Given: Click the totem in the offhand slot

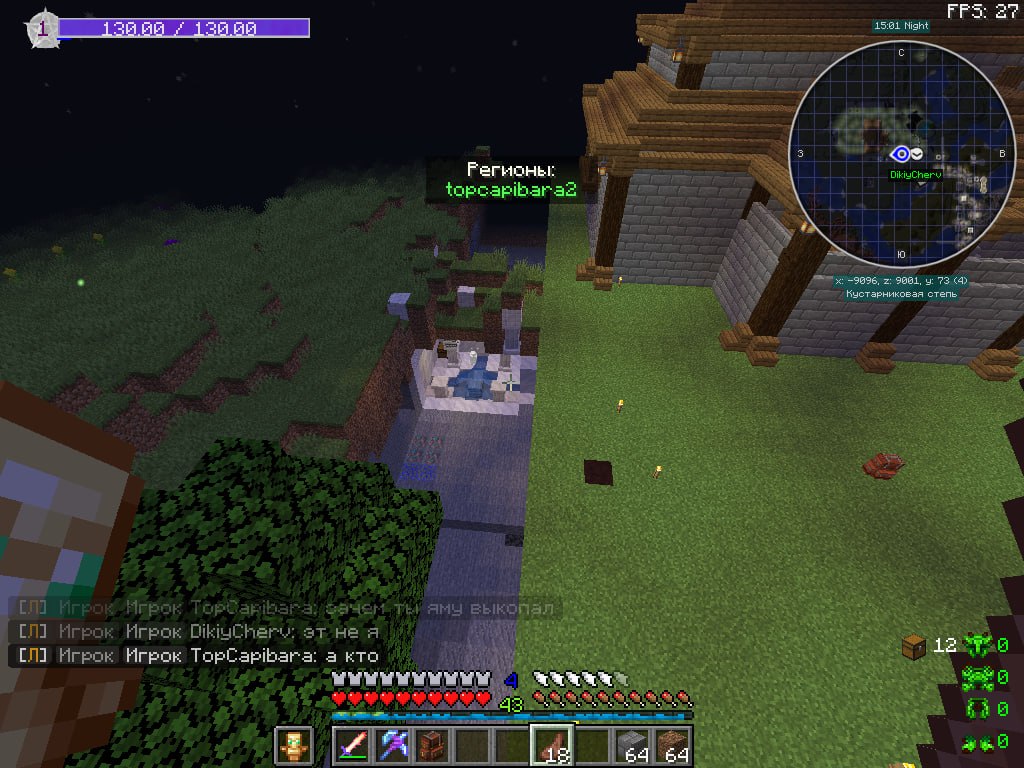Looking at the screenshot, I should (293, 746).
